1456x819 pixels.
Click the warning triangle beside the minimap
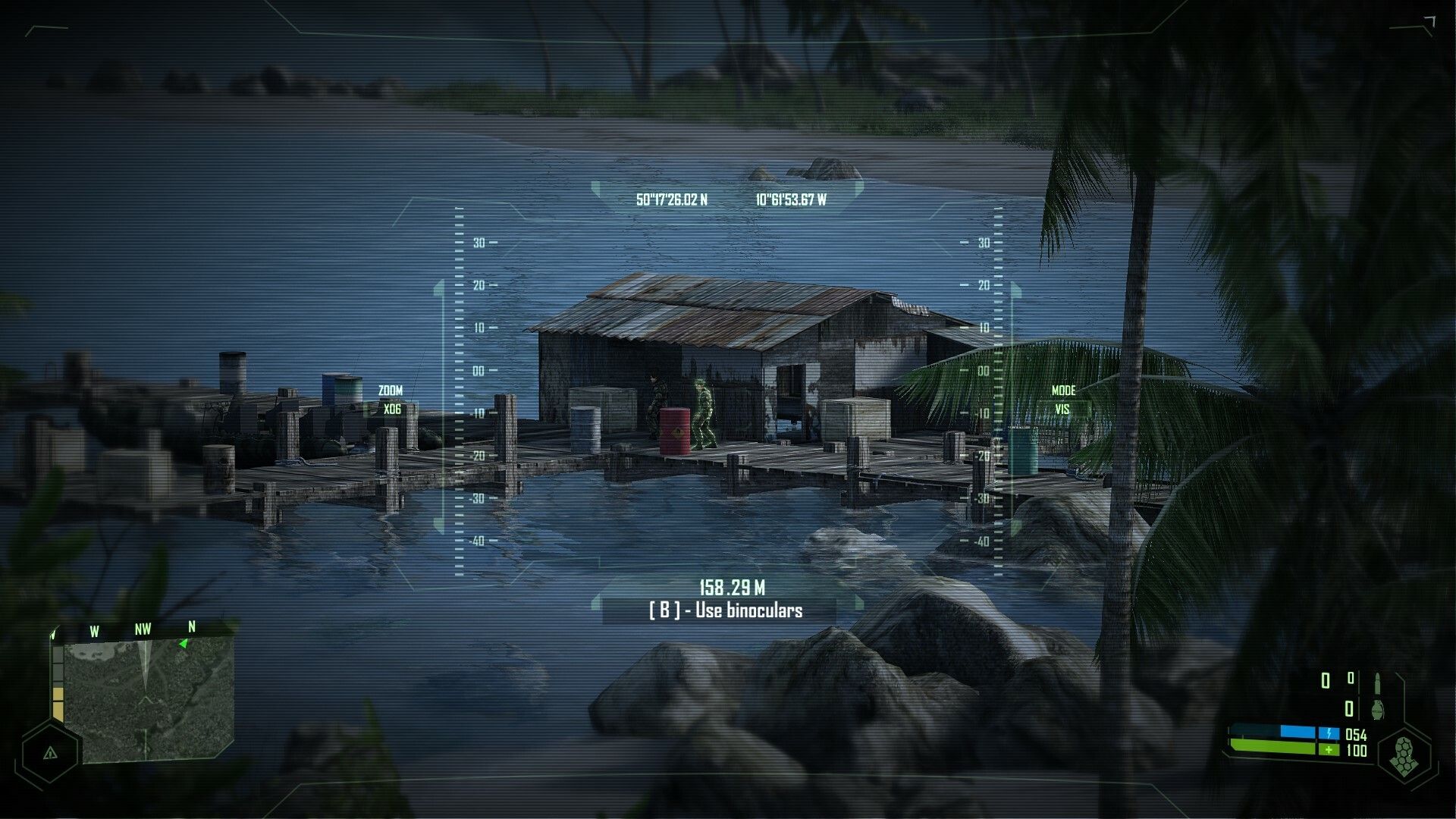(x=49, y=755)
